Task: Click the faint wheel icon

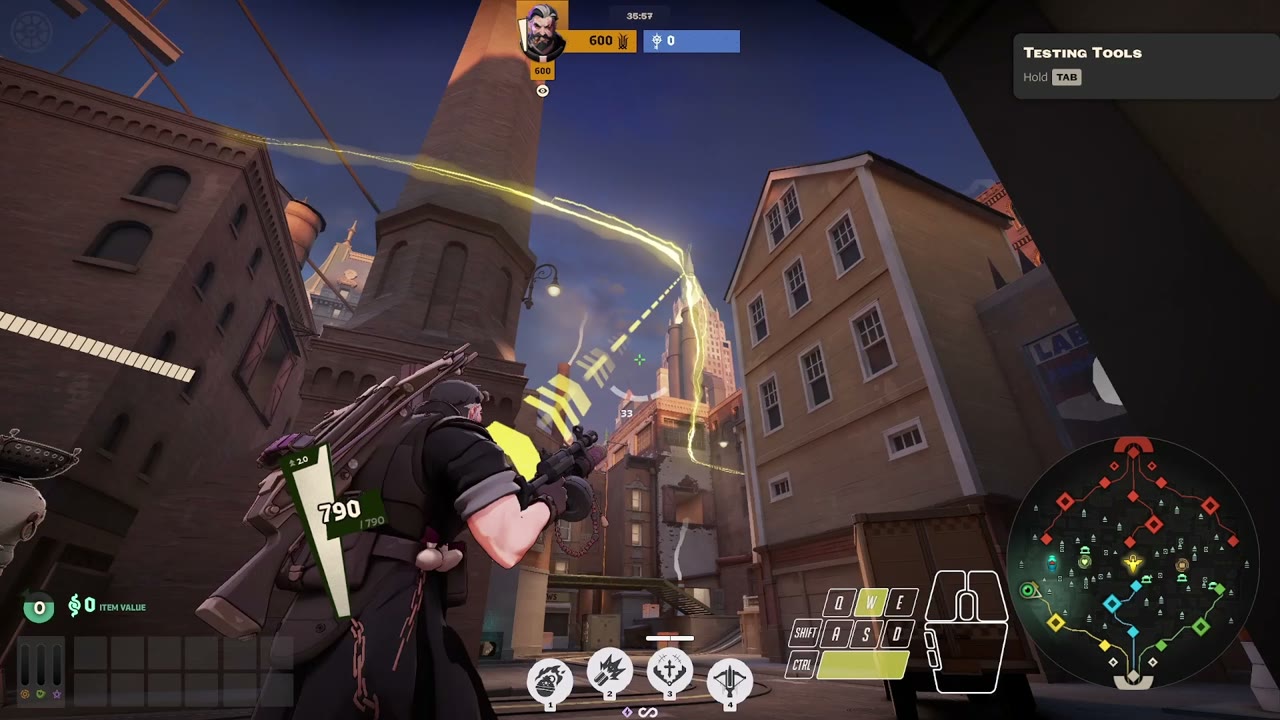Action: pos(29,30)
